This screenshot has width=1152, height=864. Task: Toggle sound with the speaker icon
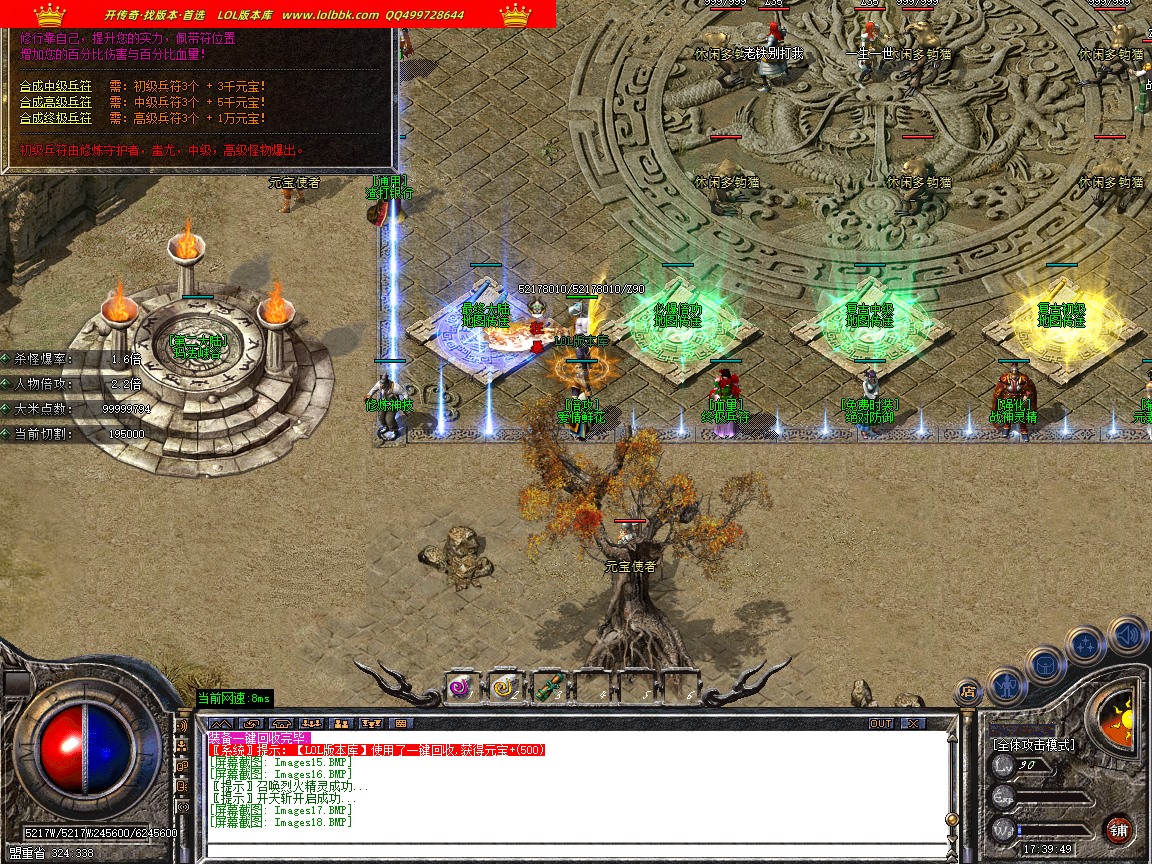[1128, 635]
